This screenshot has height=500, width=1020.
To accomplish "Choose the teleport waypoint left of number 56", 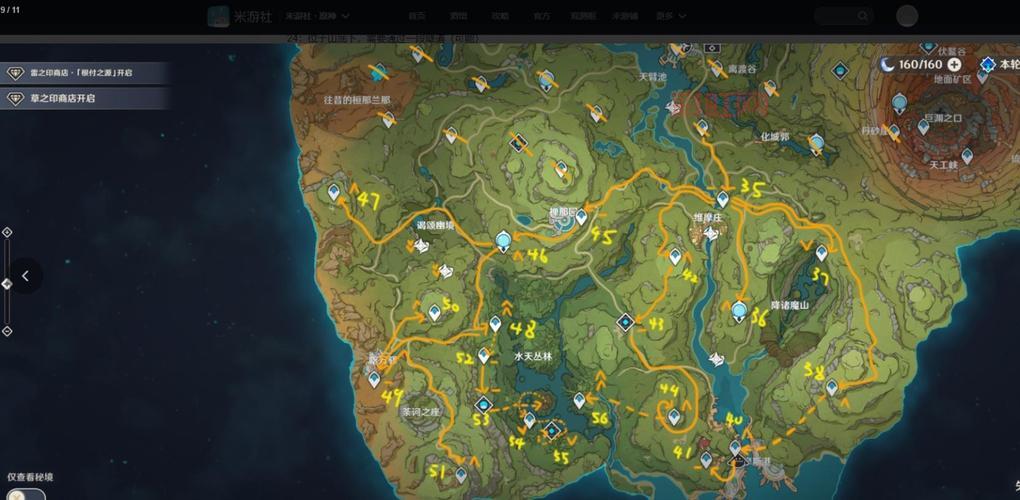I will pos(579,400).
